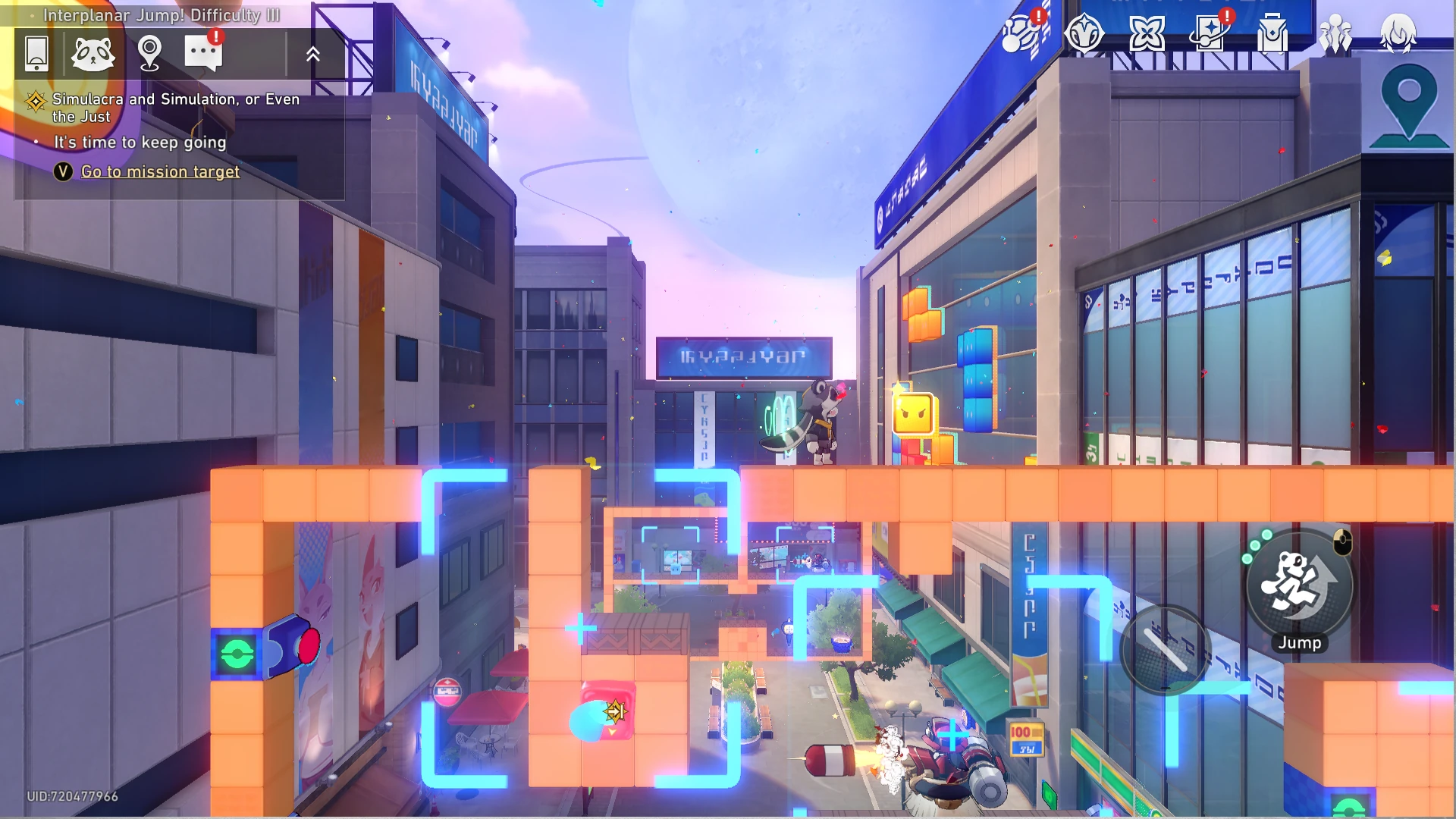Activate the round bat attack button
Image resolution: width=1456 pixels, height=819 pixels.
[1166, 649]
